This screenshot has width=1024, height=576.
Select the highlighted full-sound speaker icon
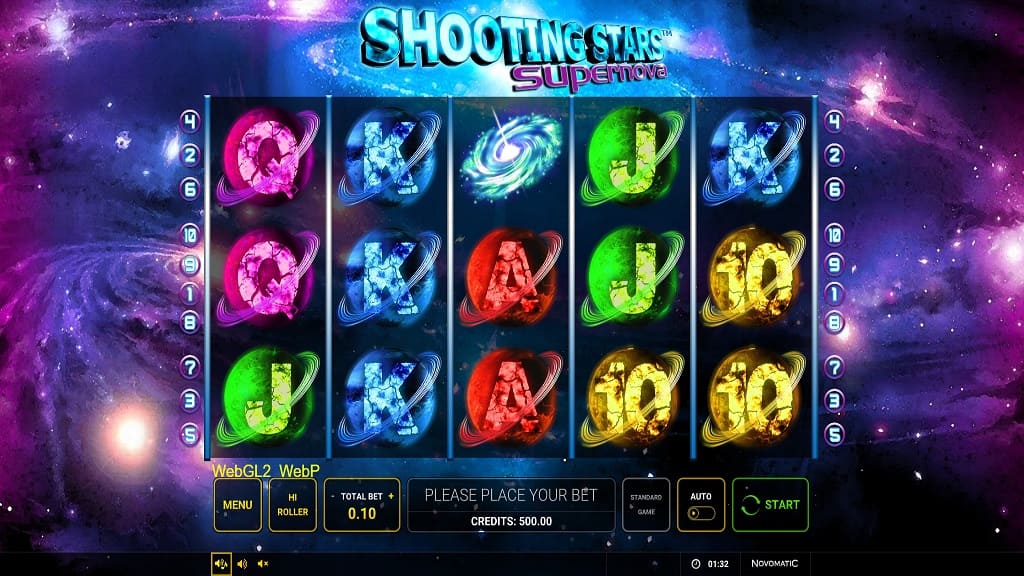(x=221, y=564)
